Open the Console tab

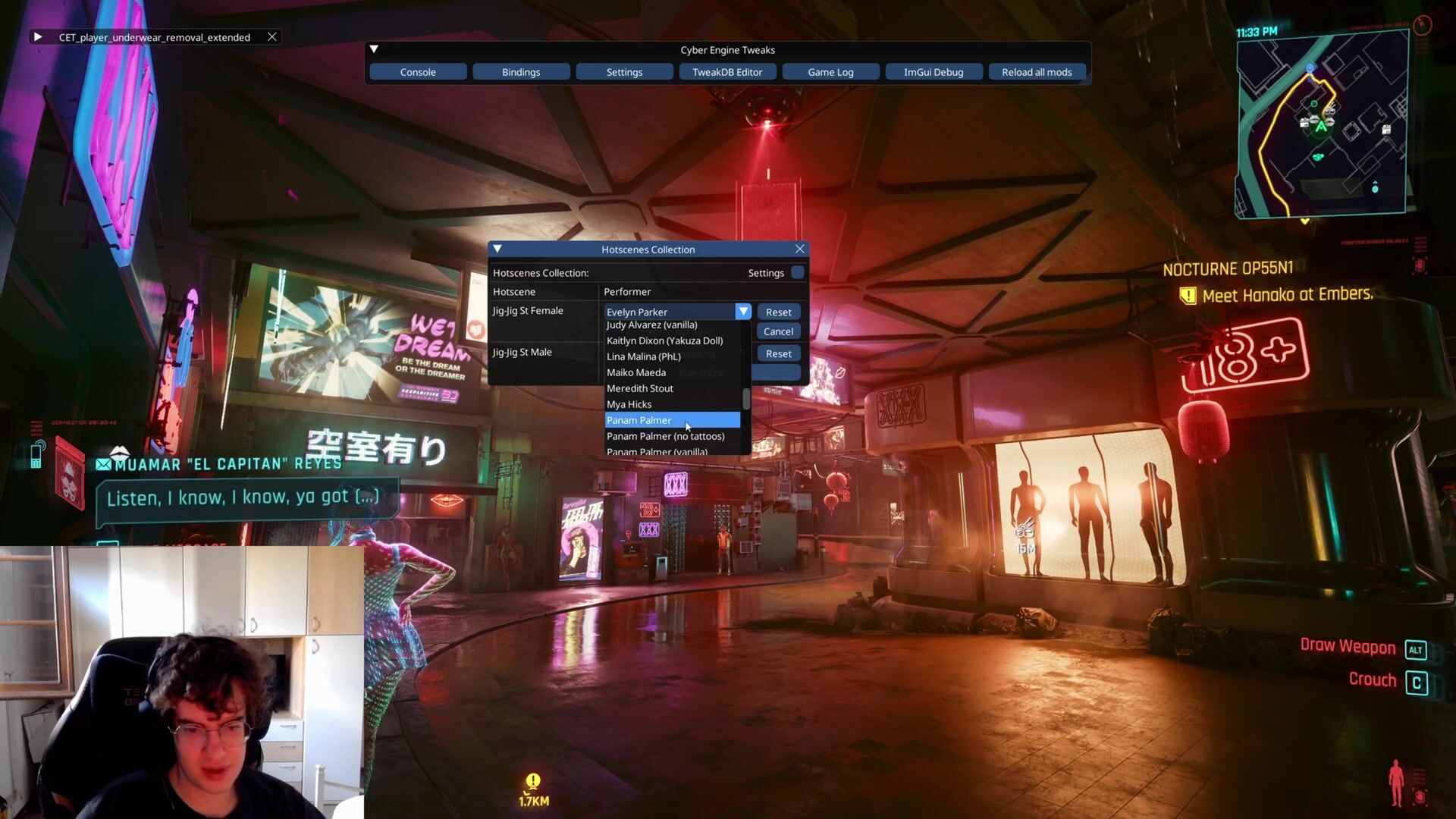point(418,72)
